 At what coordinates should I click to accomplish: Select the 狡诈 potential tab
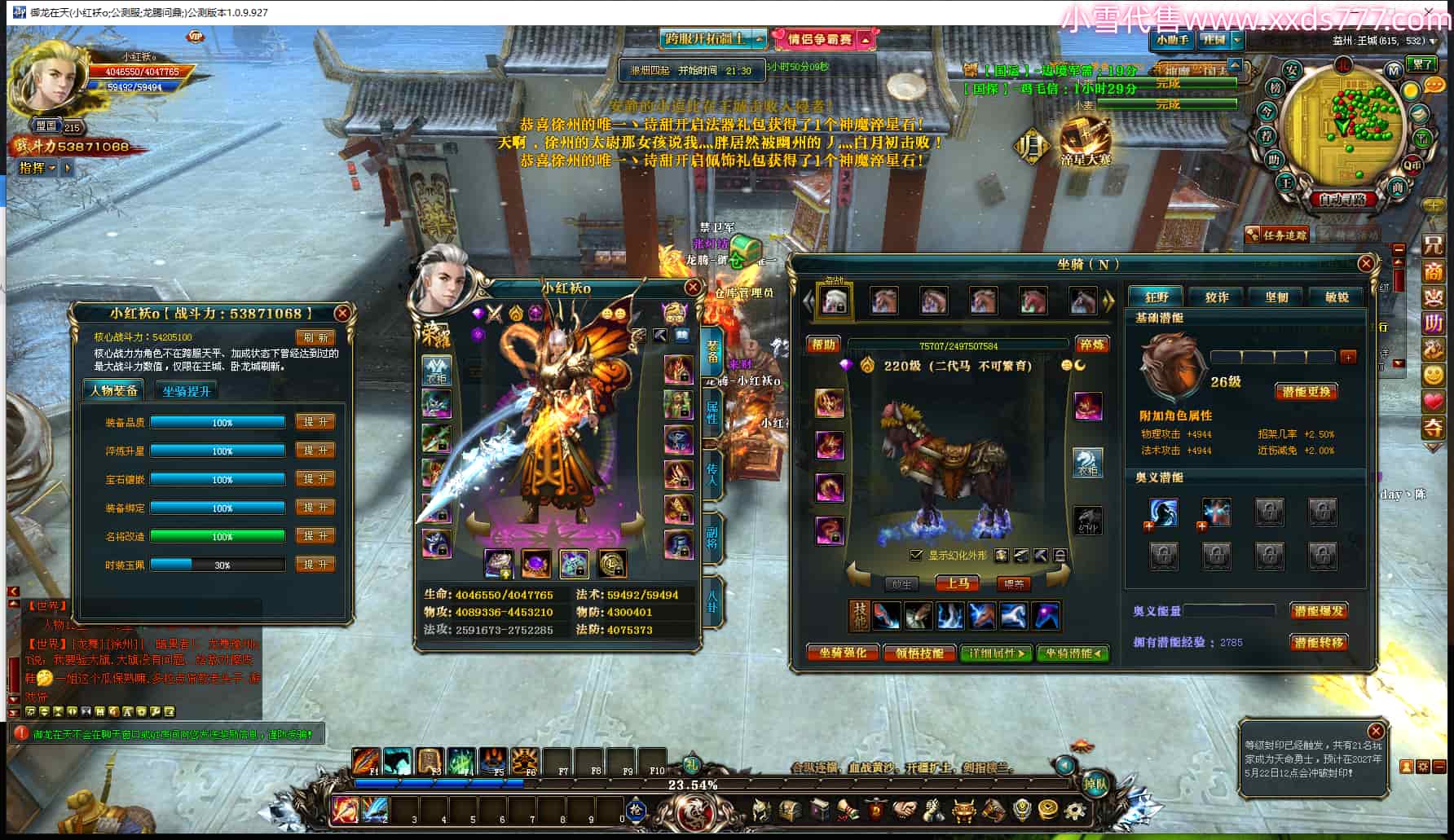click(x=1217, y=297)
